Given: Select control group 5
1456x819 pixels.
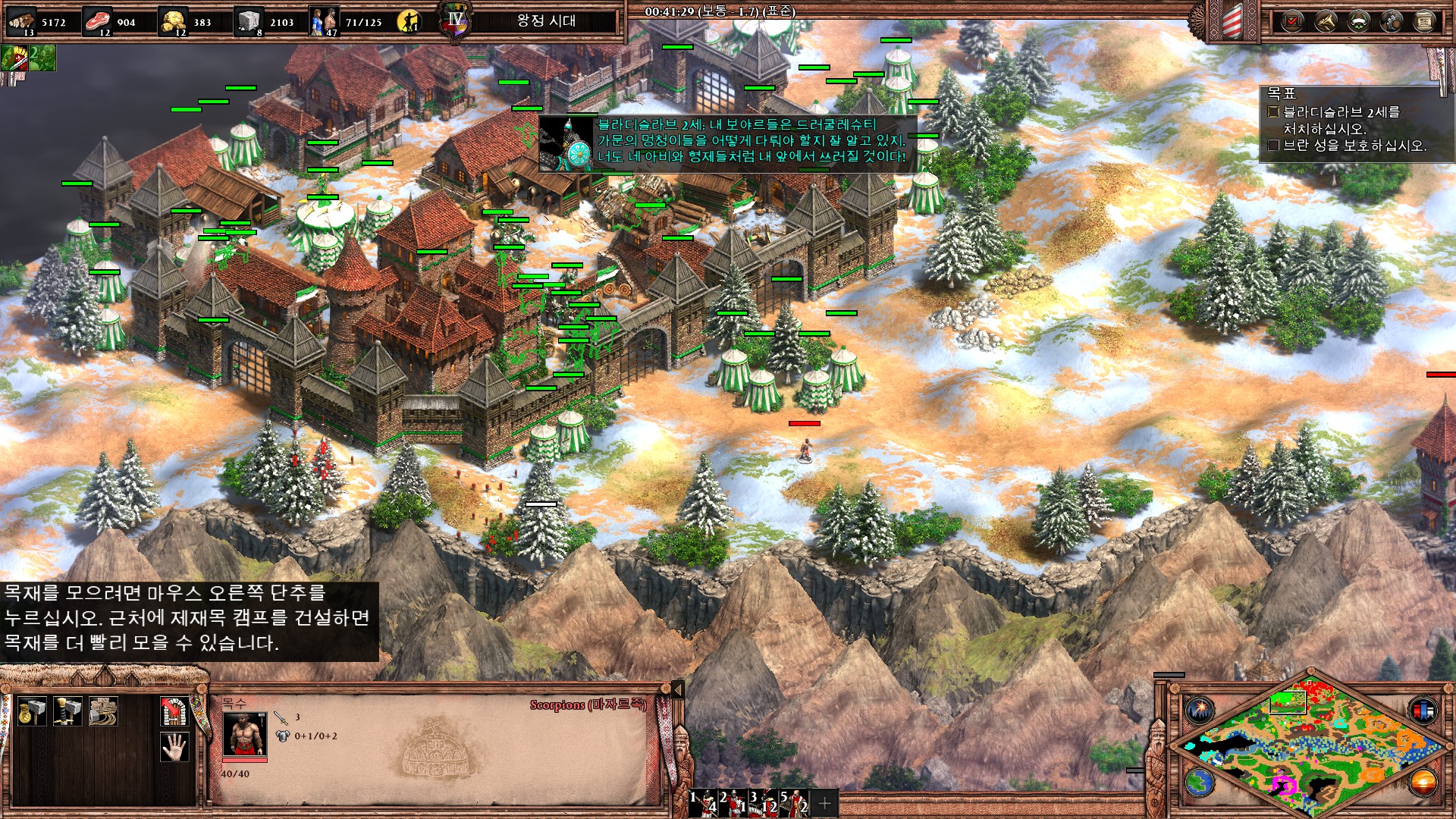Looking at the screenshot, I should 794,802.
